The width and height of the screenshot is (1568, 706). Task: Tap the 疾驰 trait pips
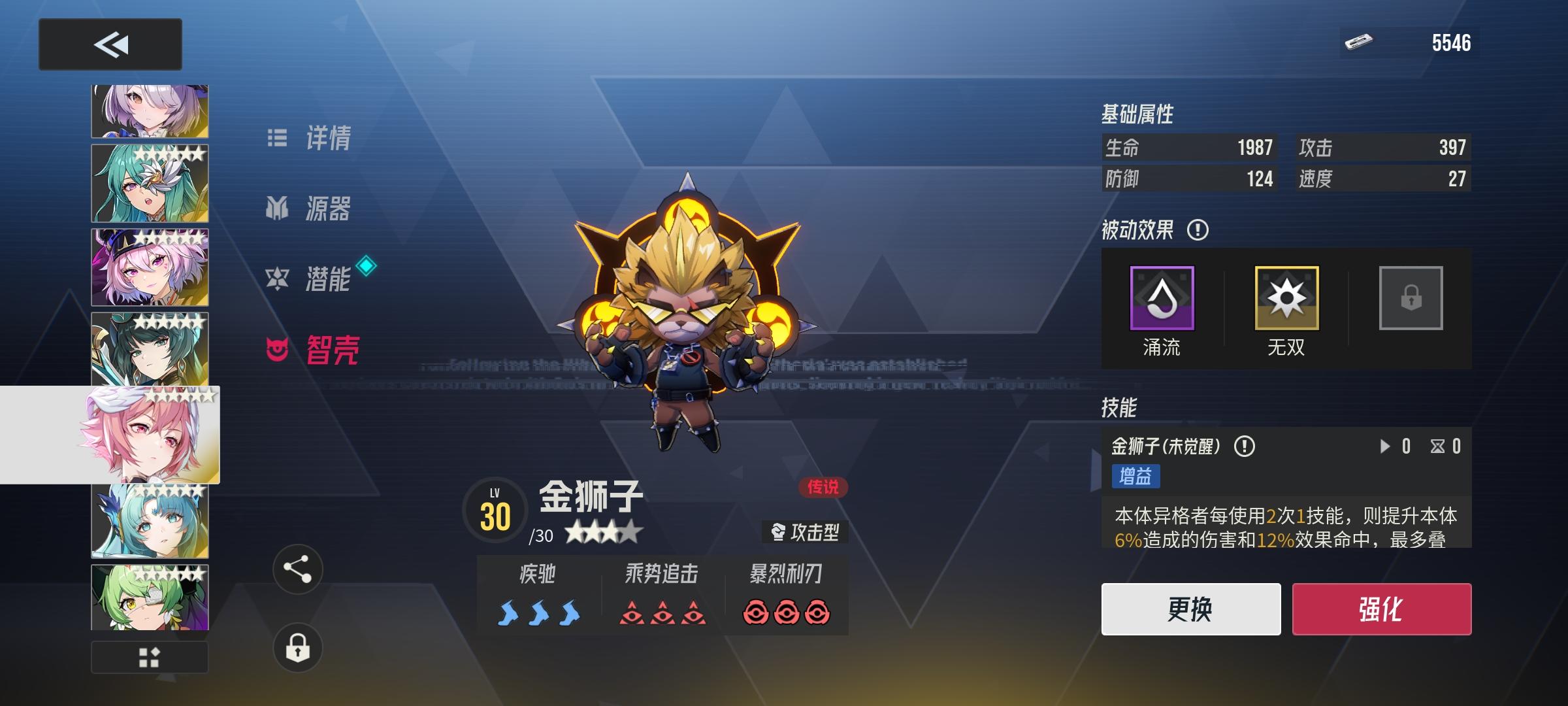coord(538,613)
